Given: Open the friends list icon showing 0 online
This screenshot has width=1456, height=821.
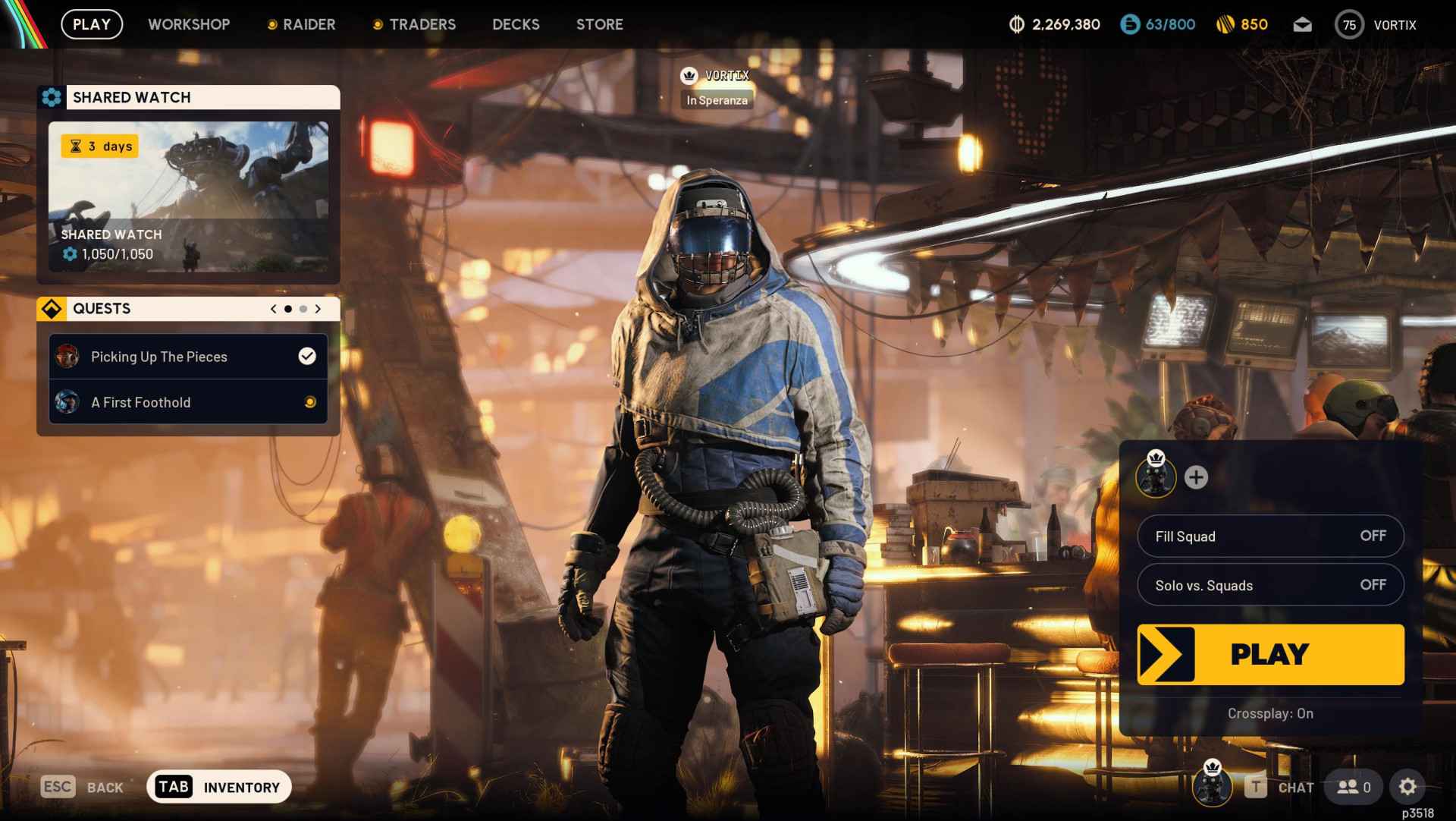Looking at the screenshot, I should pos(1352,788).
